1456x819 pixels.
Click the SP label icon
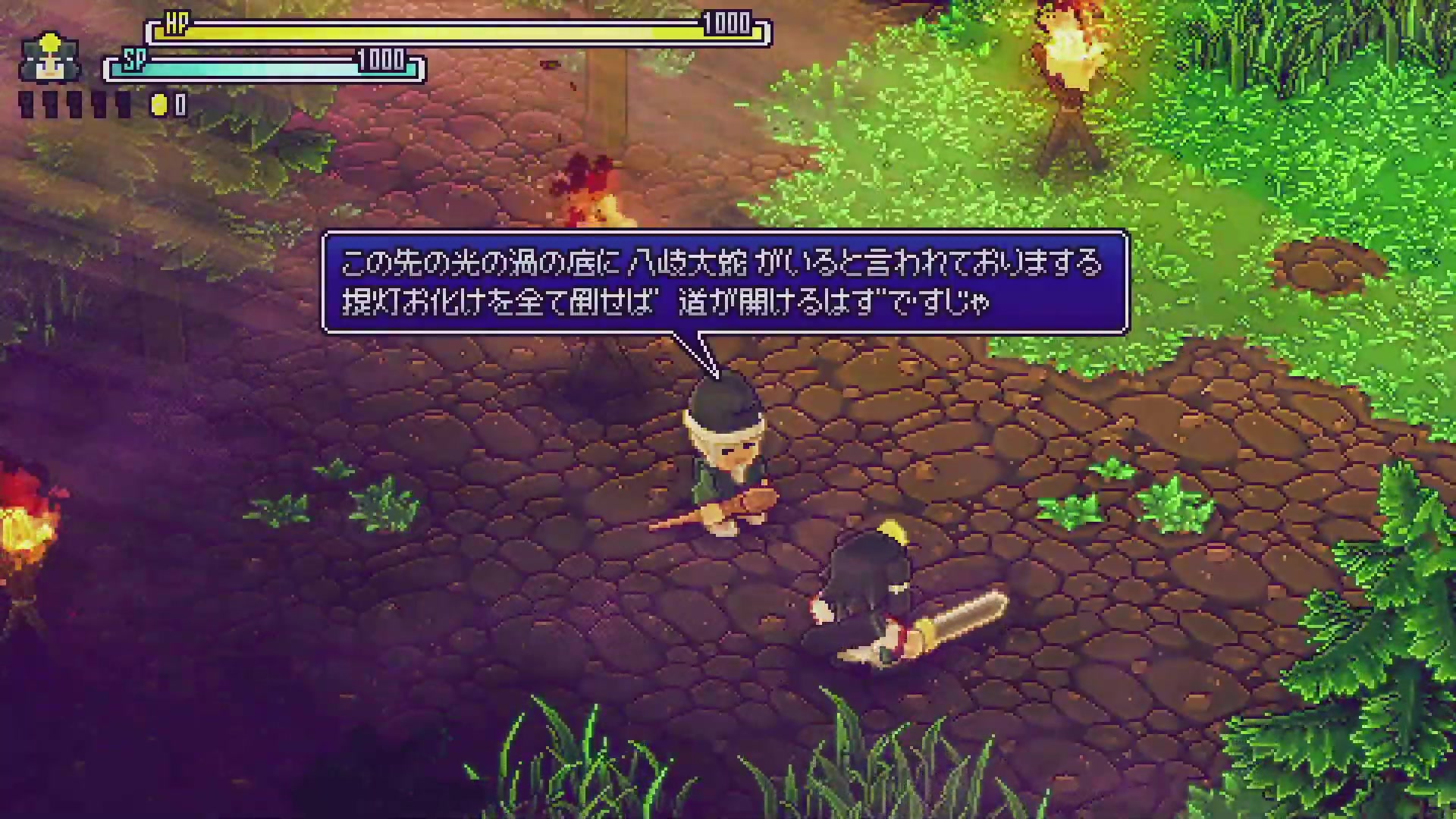(x=135, y=62)
